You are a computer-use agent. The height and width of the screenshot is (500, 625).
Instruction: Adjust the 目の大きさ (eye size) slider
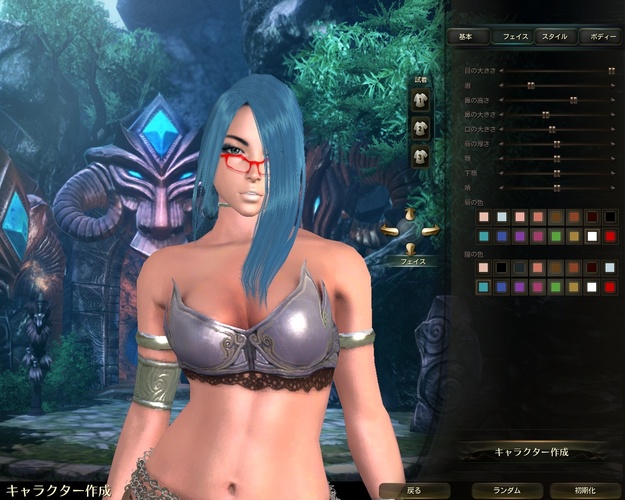tap(610, 71)
